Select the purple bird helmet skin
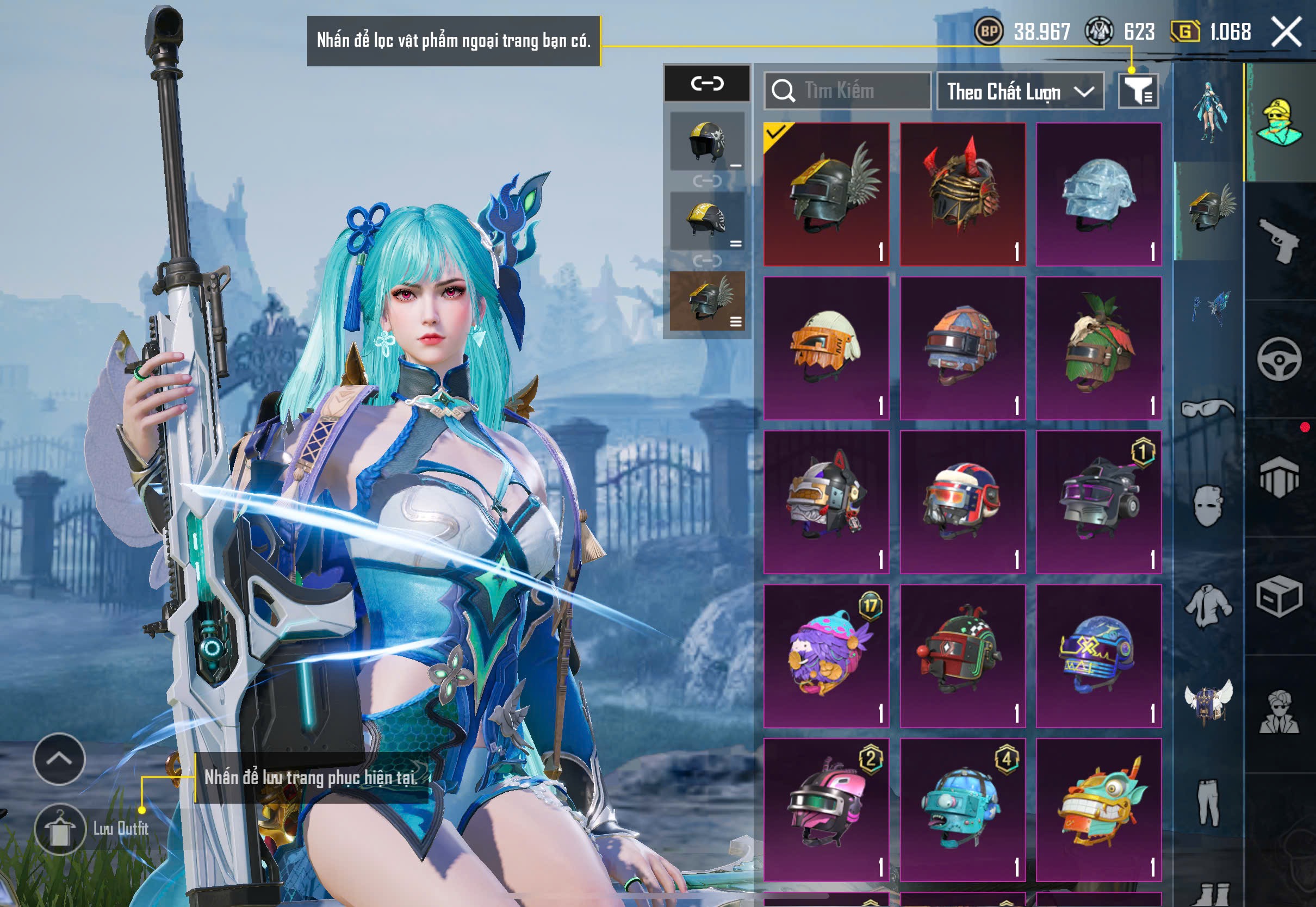Screen dimensions: 1316x907 (826, 655)
